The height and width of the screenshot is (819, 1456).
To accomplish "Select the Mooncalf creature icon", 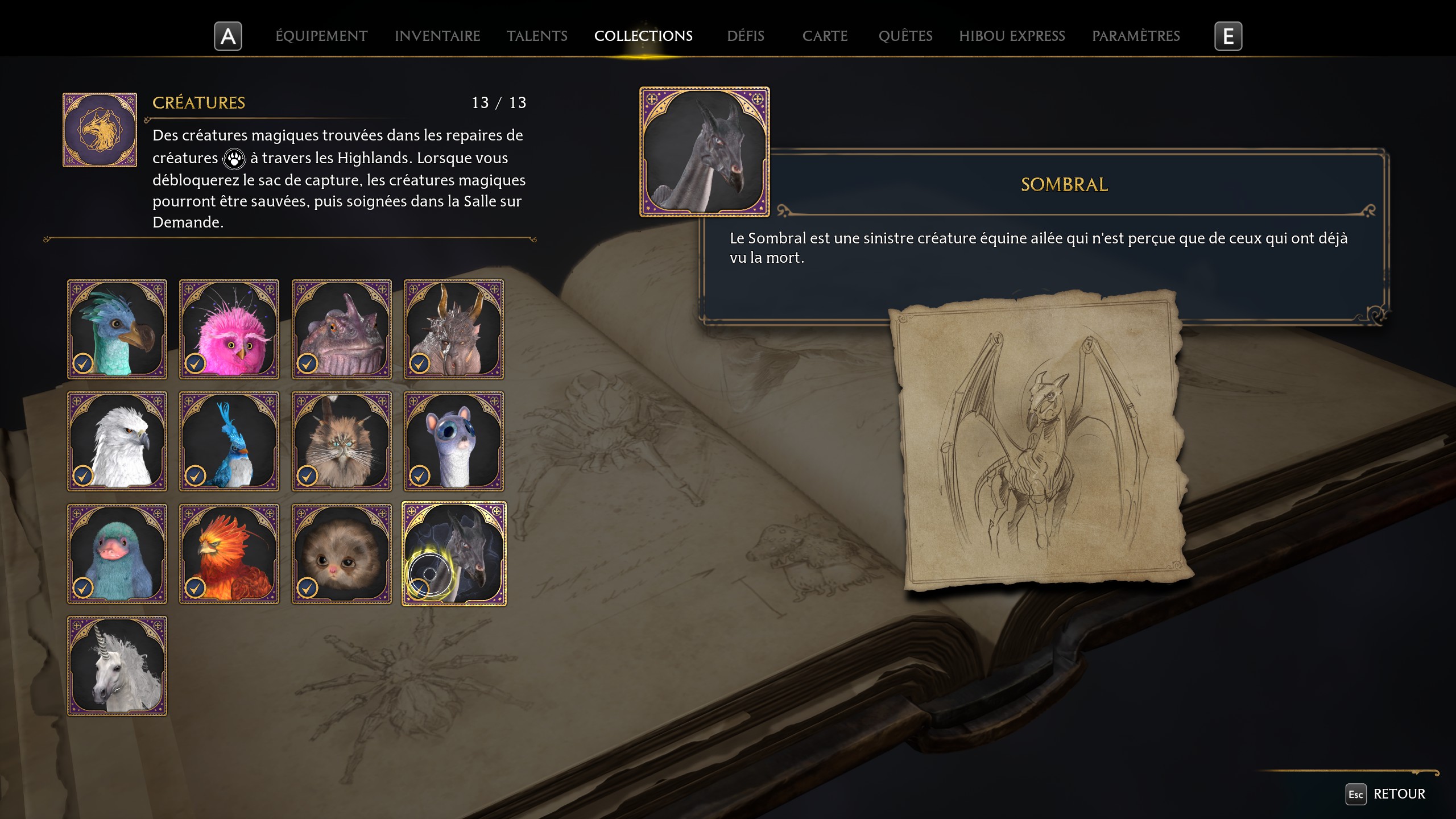I will (x=454, y=441).
